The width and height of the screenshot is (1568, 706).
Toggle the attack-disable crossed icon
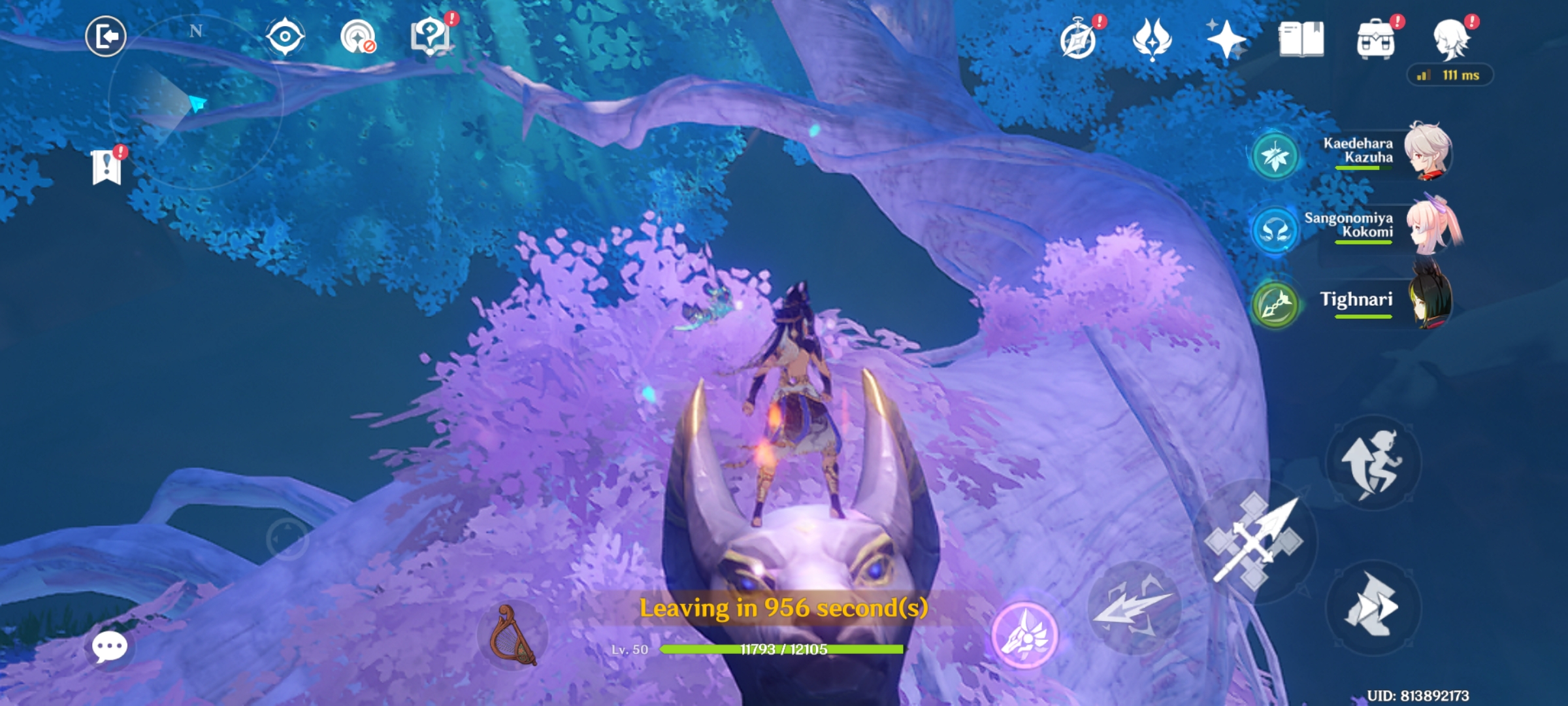pos(357,35)
